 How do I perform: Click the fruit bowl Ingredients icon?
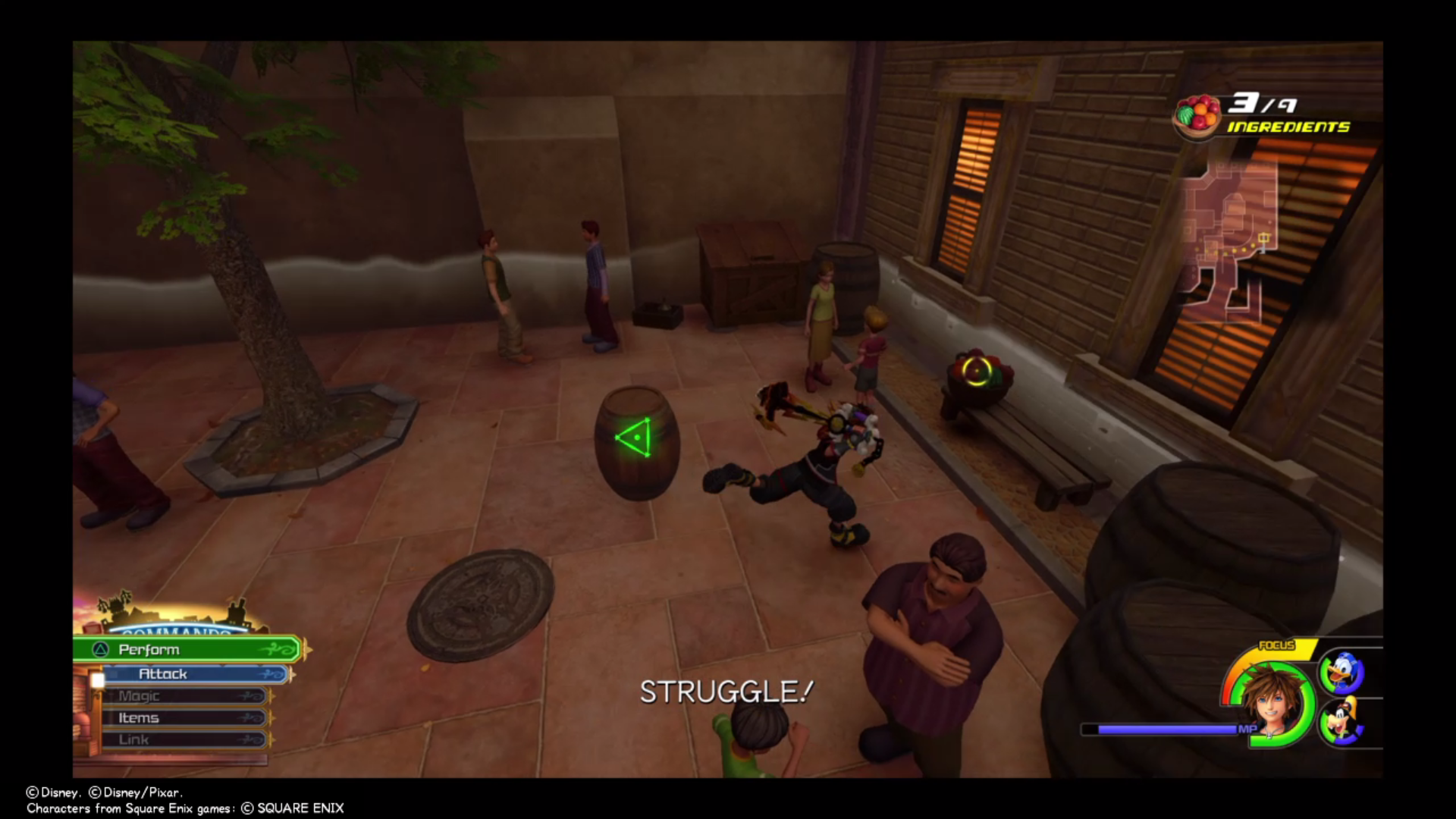[1199, 114]
